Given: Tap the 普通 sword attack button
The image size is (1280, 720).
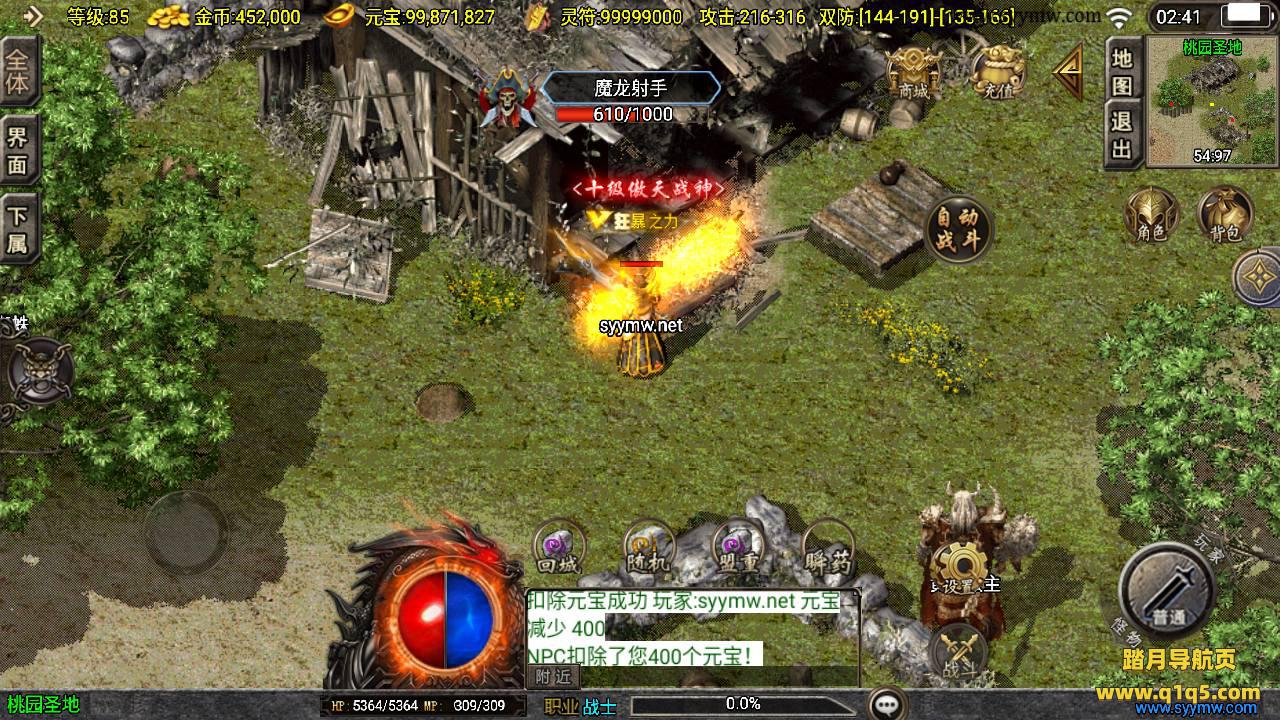Looking at the screenshot, I should pos(1166,590).
